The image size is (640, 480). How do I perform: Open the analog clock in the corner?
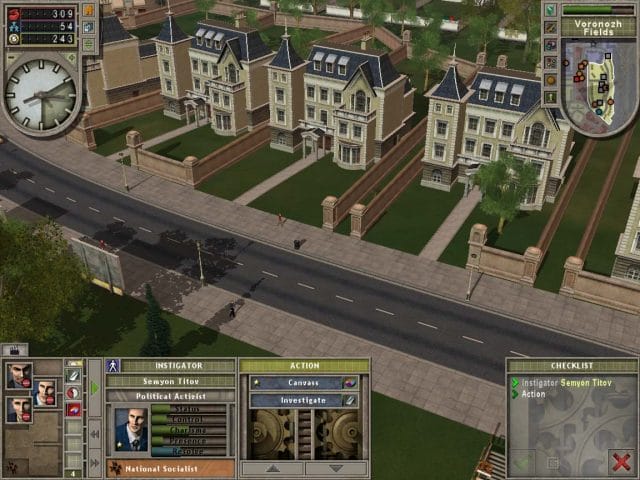click(x=40, y=95)
